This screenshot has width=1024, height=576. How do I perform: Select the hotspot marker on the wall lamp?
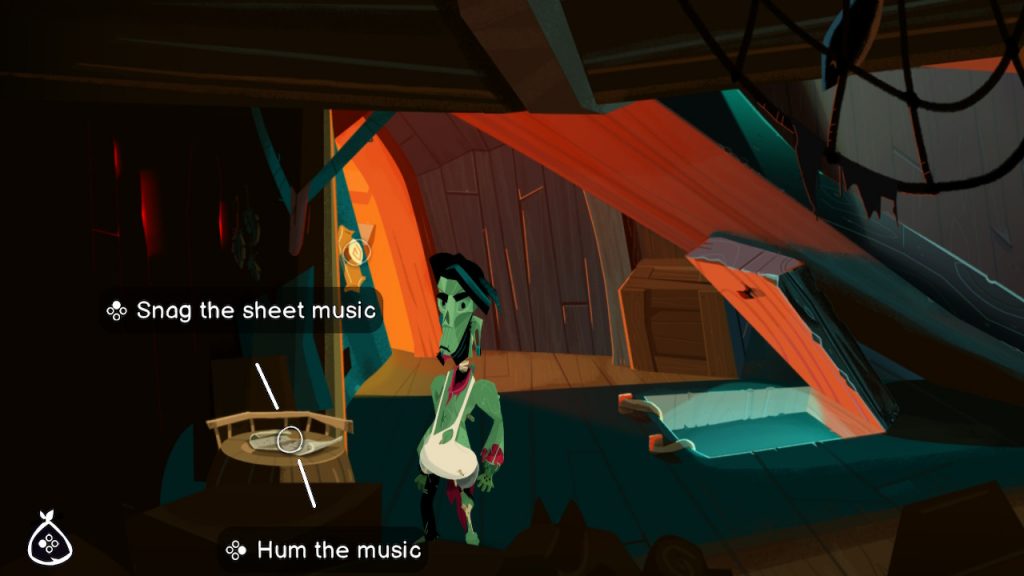click(x=356, y=250)
